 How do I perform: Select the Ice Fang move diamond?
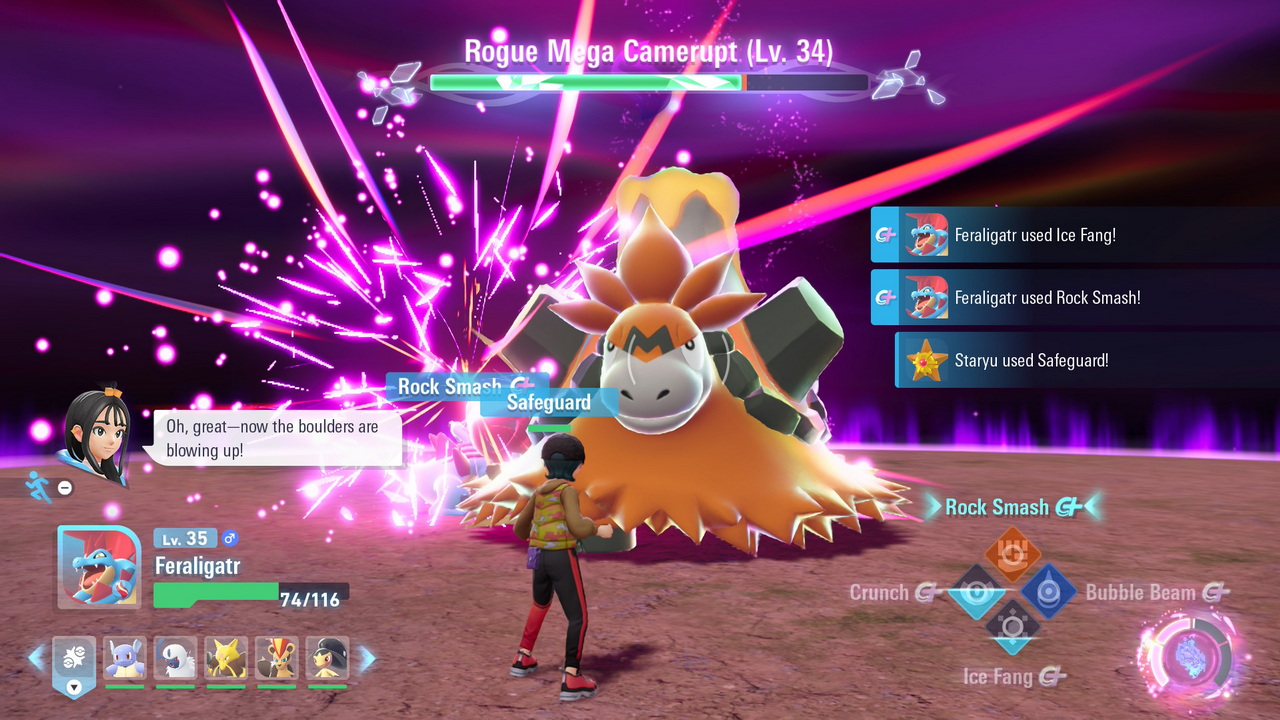(1013, 628)
